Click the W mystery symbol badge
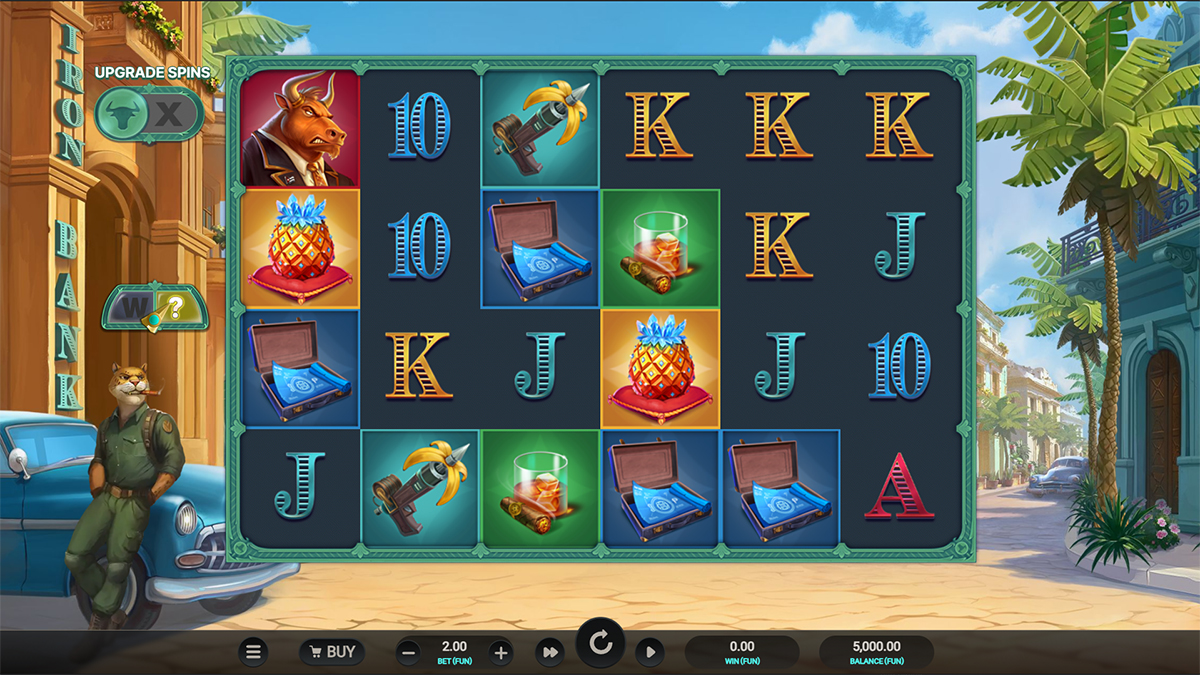The width and height of the screenshot is (1200, 675). click(x=155, y=309)
